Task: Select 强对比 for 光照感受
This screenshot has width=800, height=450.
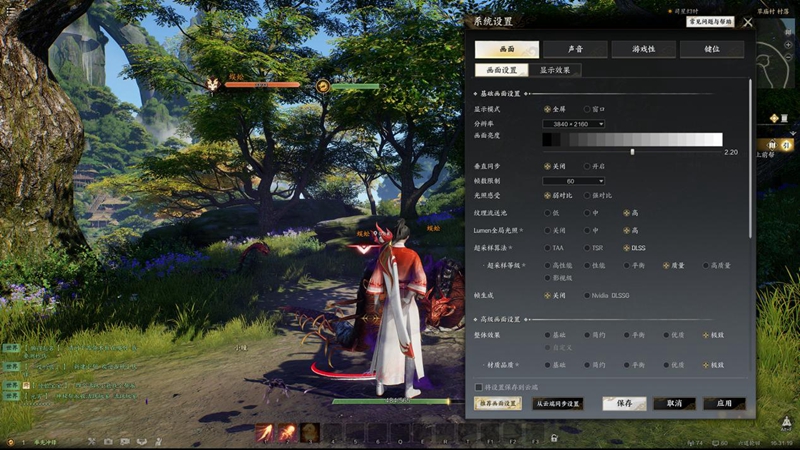Action: coord(588,195)
